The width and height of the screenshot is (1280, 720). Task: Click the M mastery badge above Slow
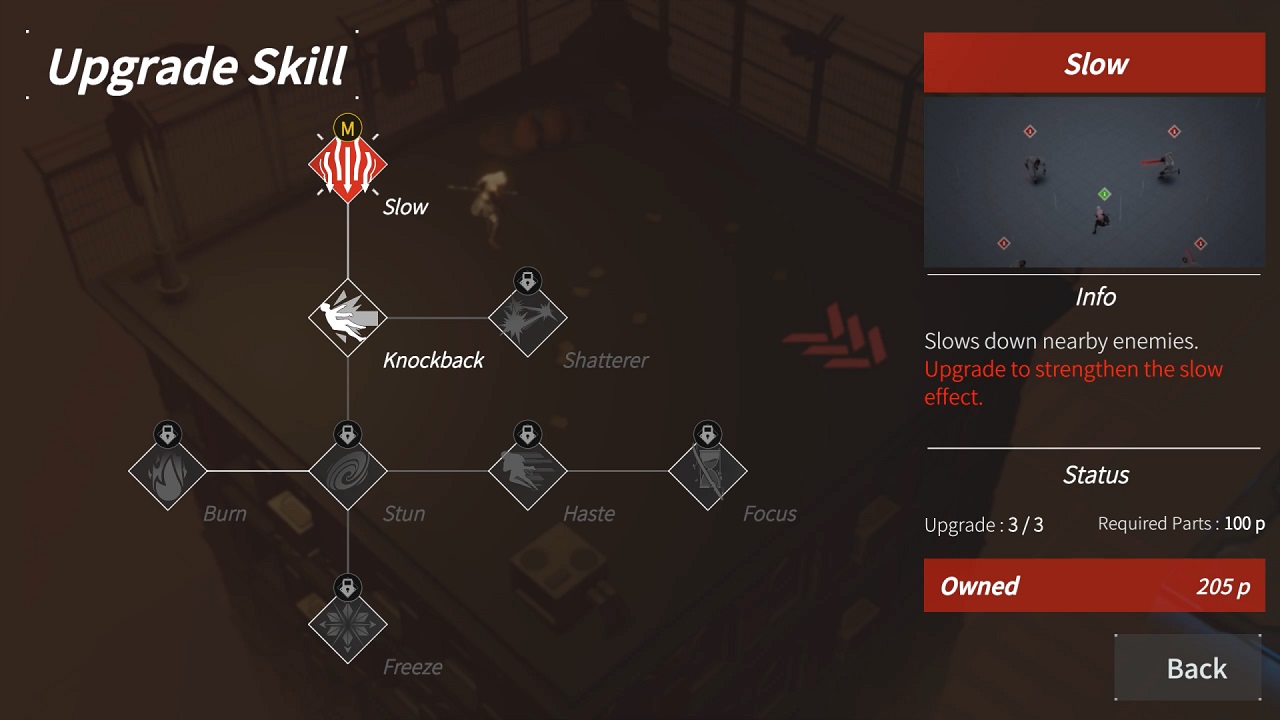point(347,128)
